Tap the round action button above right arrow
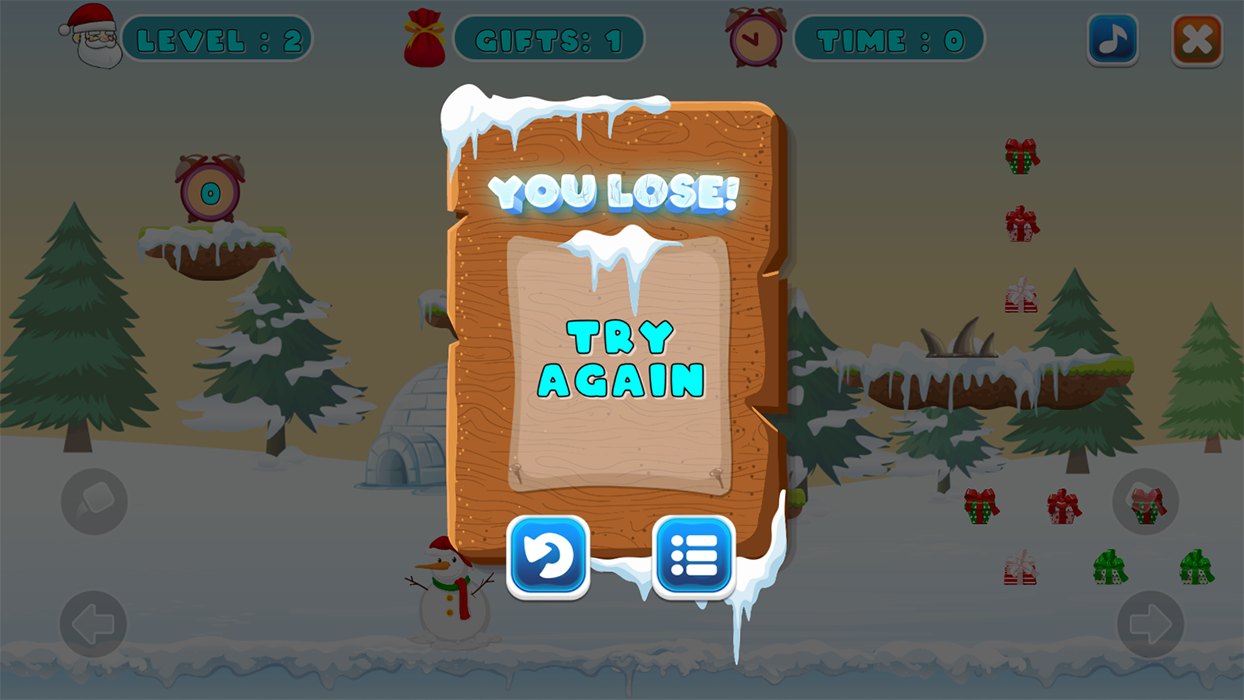Screen dimensions: 1244x700 tap(1146, 501)
